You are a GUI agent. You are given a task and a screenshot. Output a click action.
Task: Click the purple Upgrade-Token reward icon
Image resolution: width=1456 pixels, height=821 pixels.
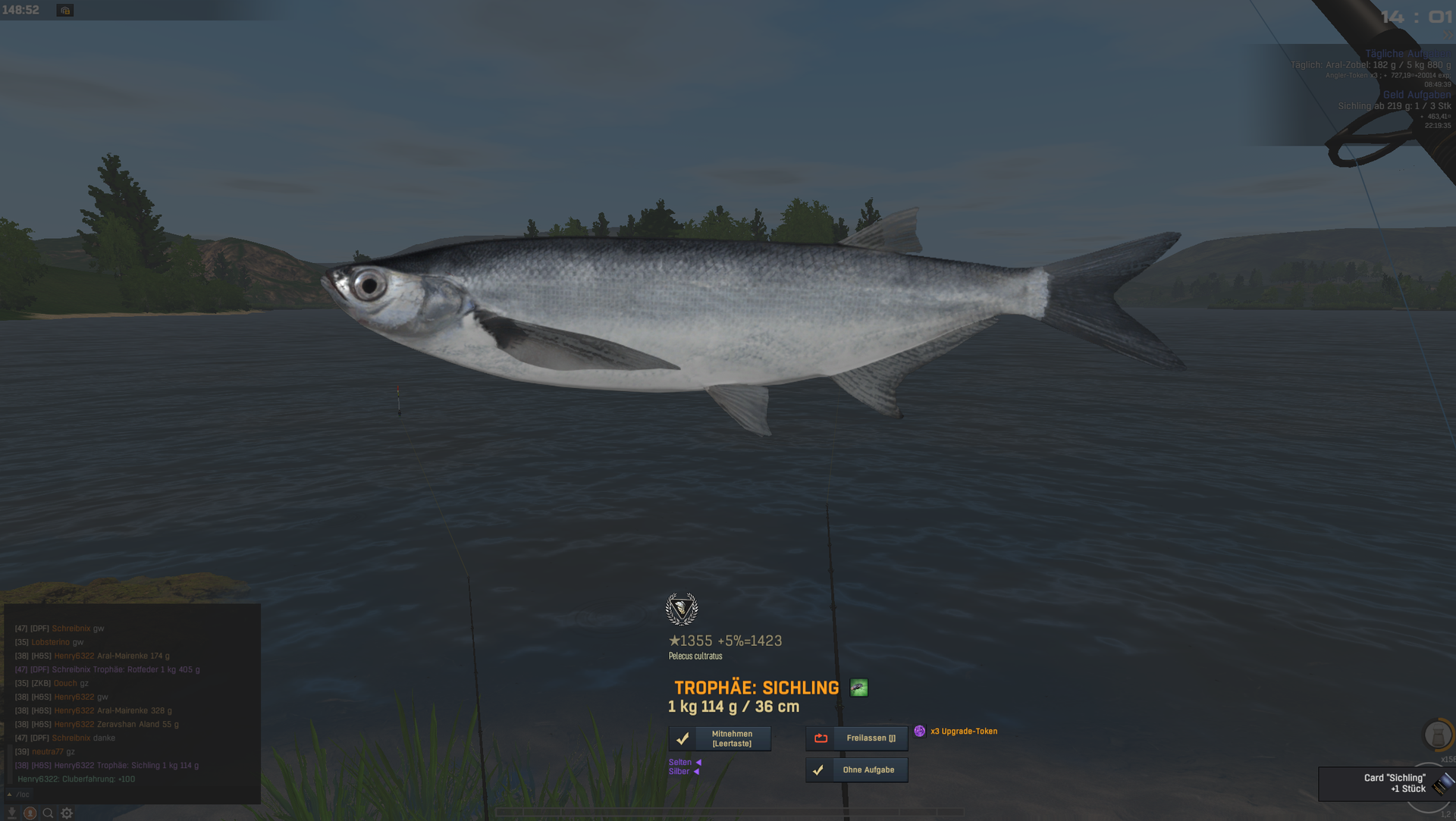click(919, 732)
